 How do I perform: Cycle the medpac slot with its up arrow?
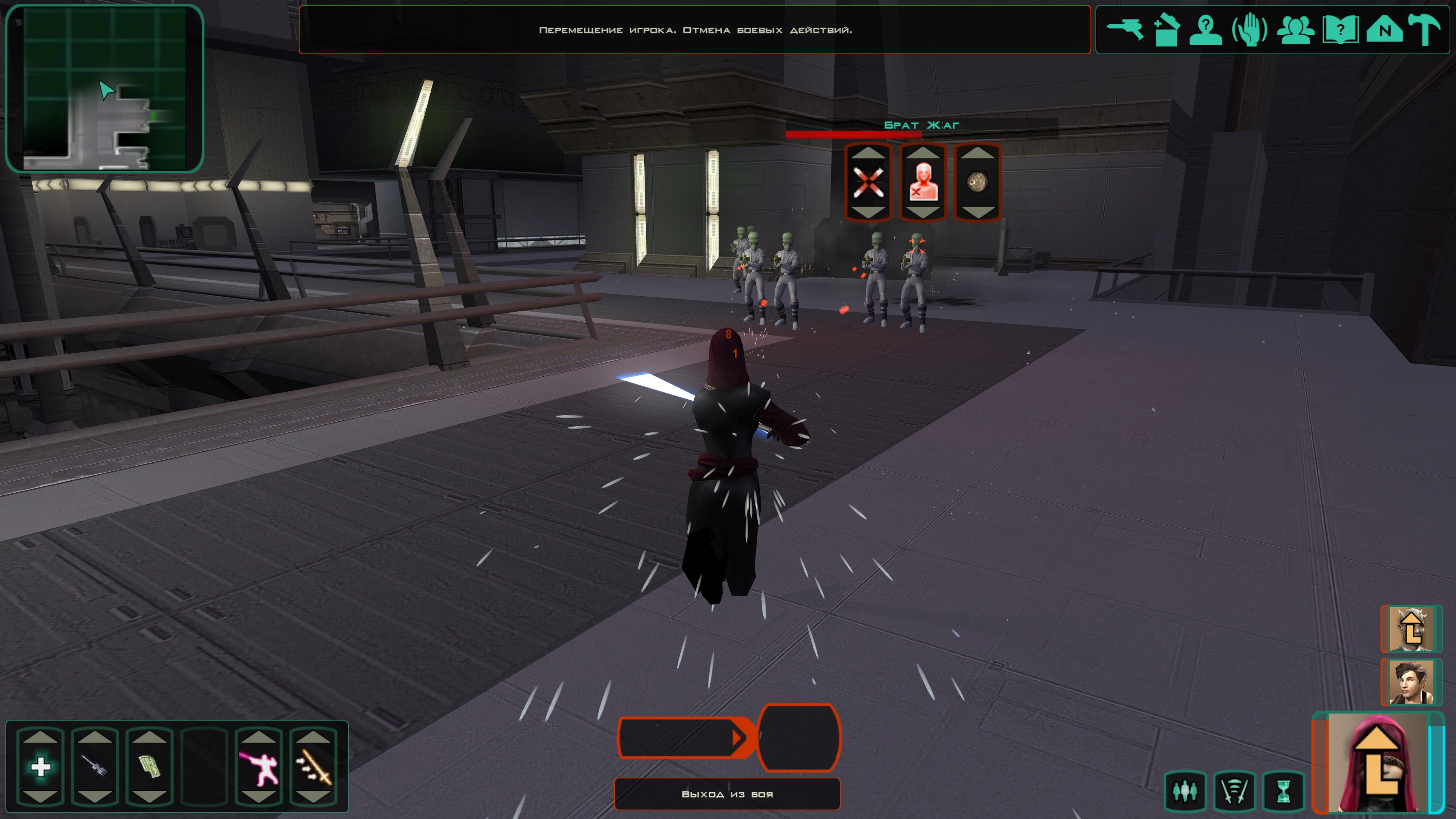(41, 736)
